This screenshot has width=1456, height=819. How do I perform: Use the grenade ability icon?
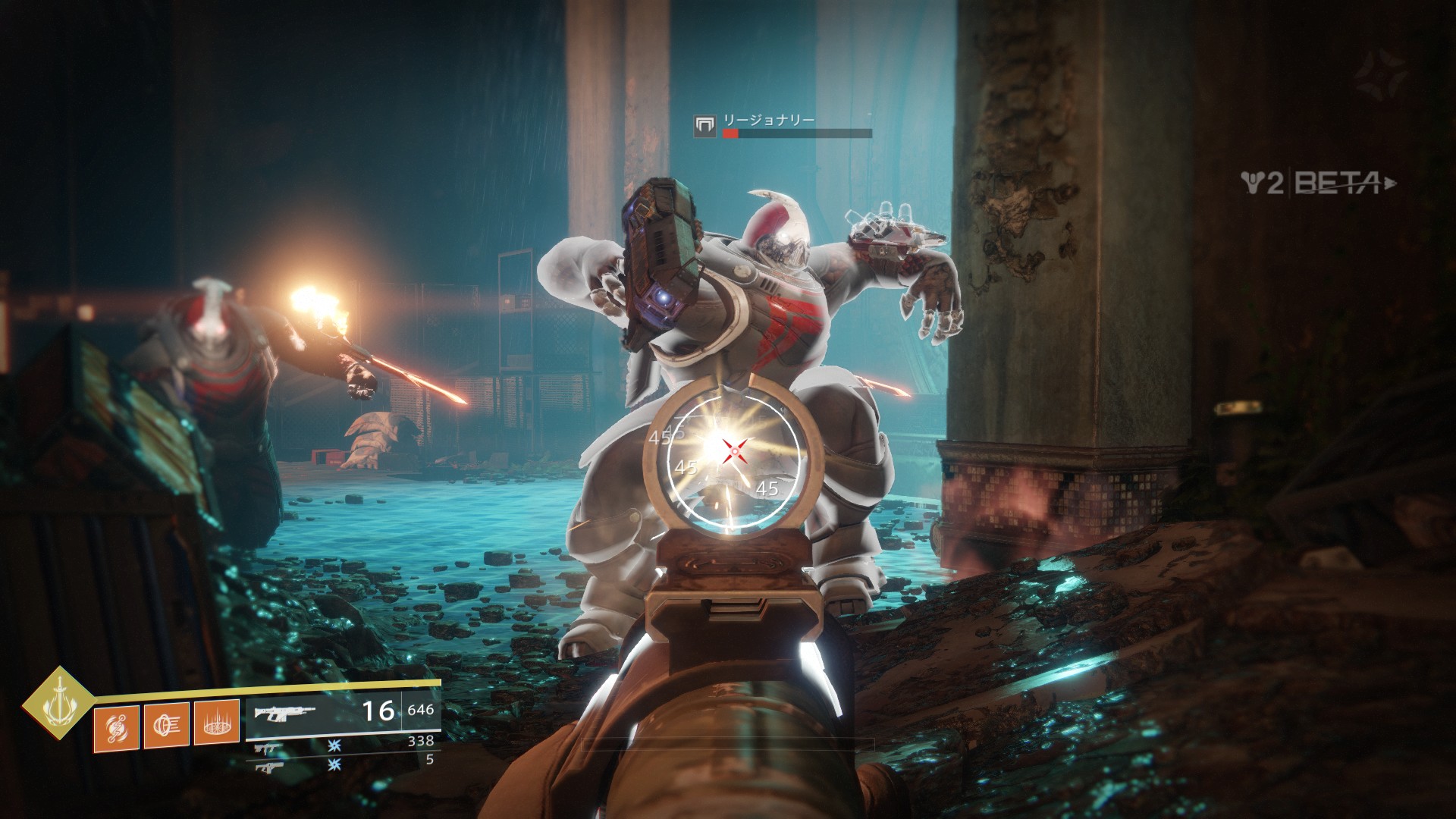coord(116,728)
